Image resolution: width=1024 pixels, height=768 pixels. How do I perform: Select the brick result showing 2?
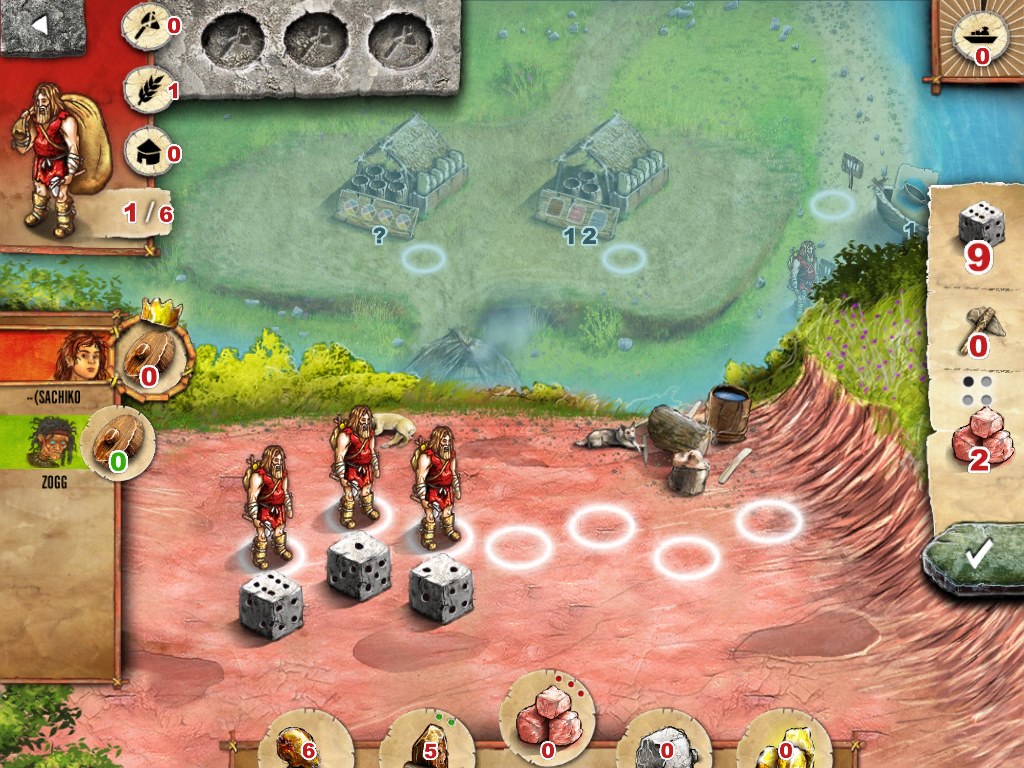977,438
